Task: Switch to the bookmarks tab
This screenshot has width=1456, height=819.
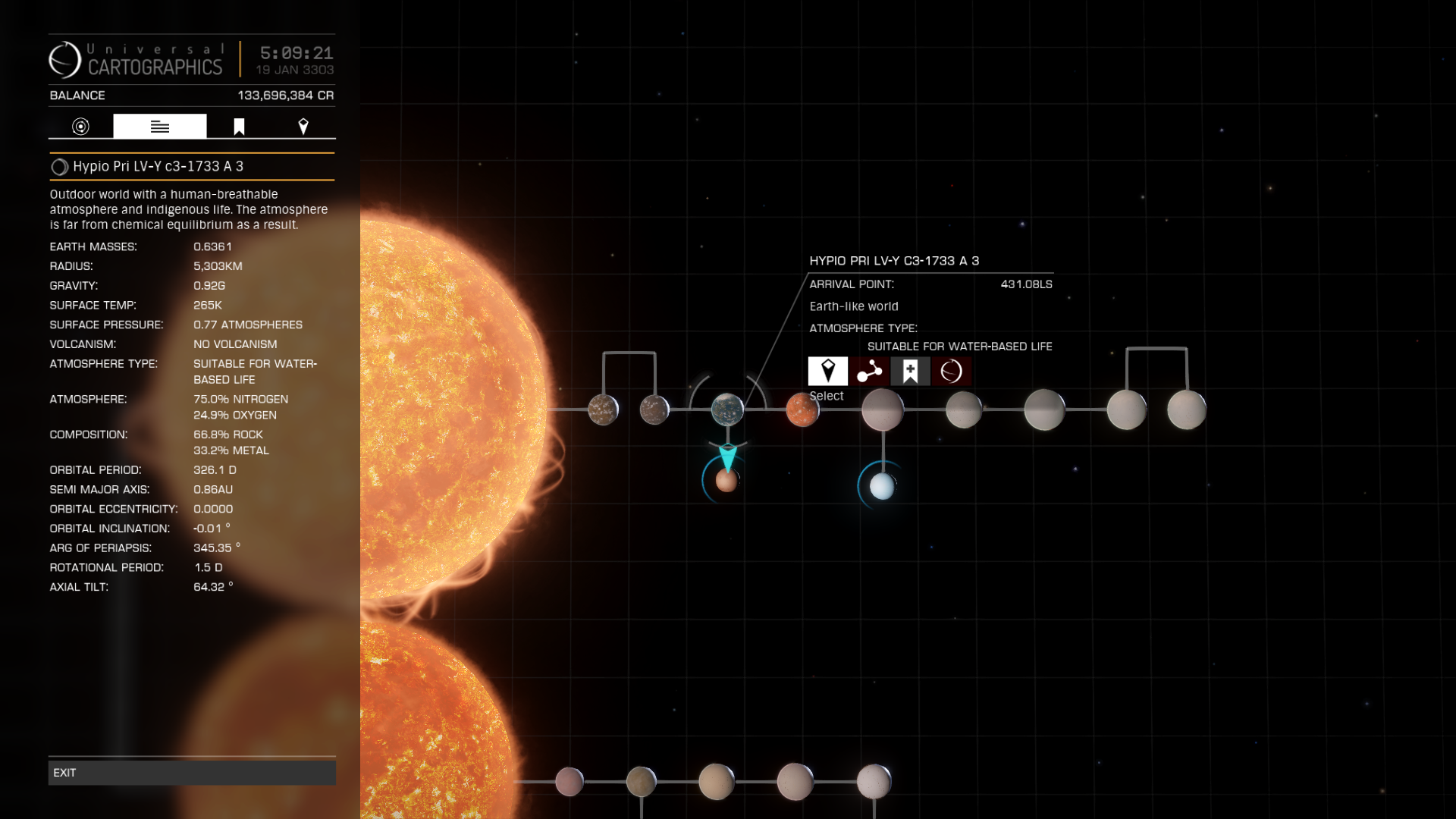Action: pos(239,127)
